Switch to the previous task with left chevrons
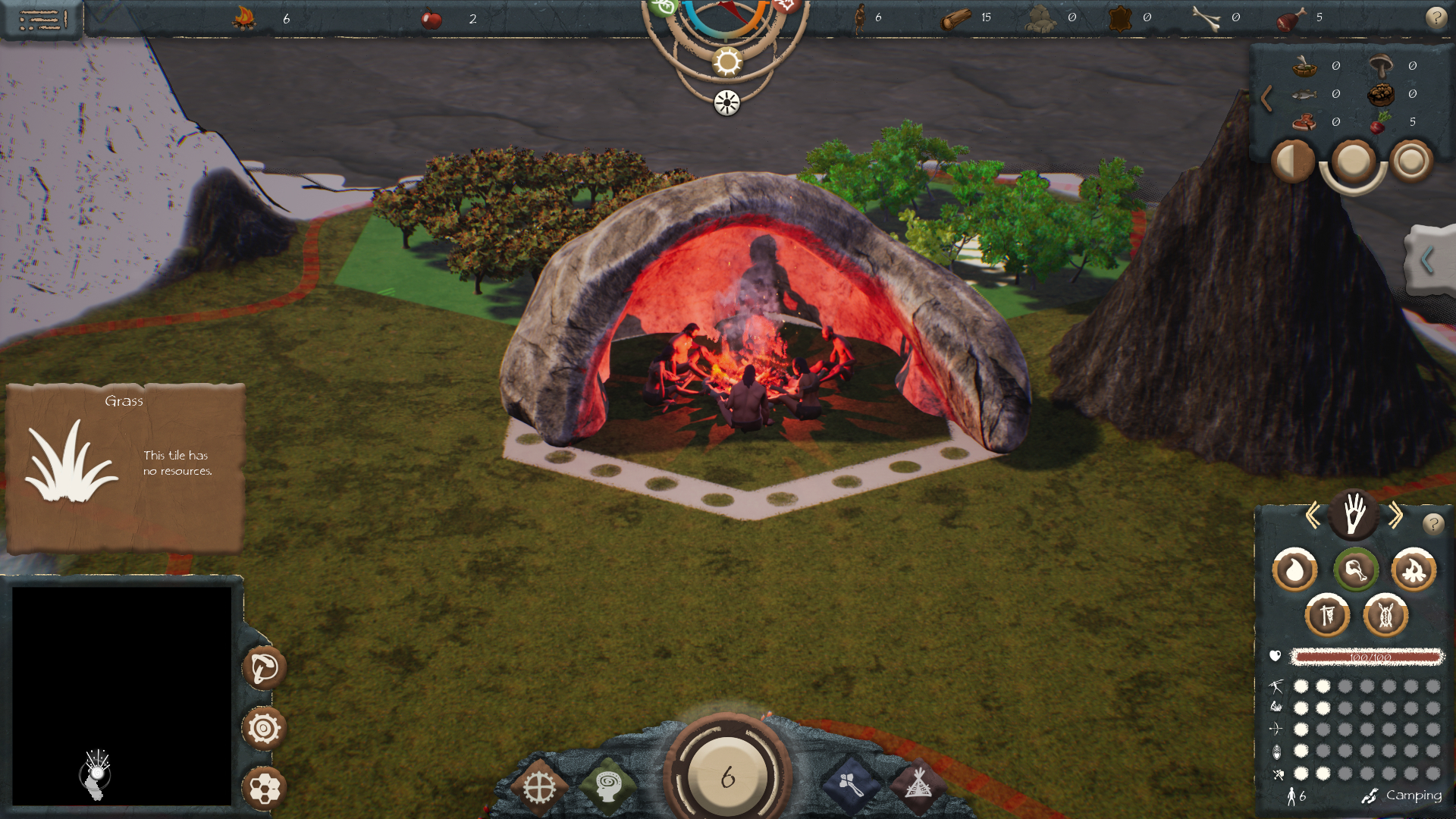Screen dimensions: 1456x819 (x=1313, y=516)
